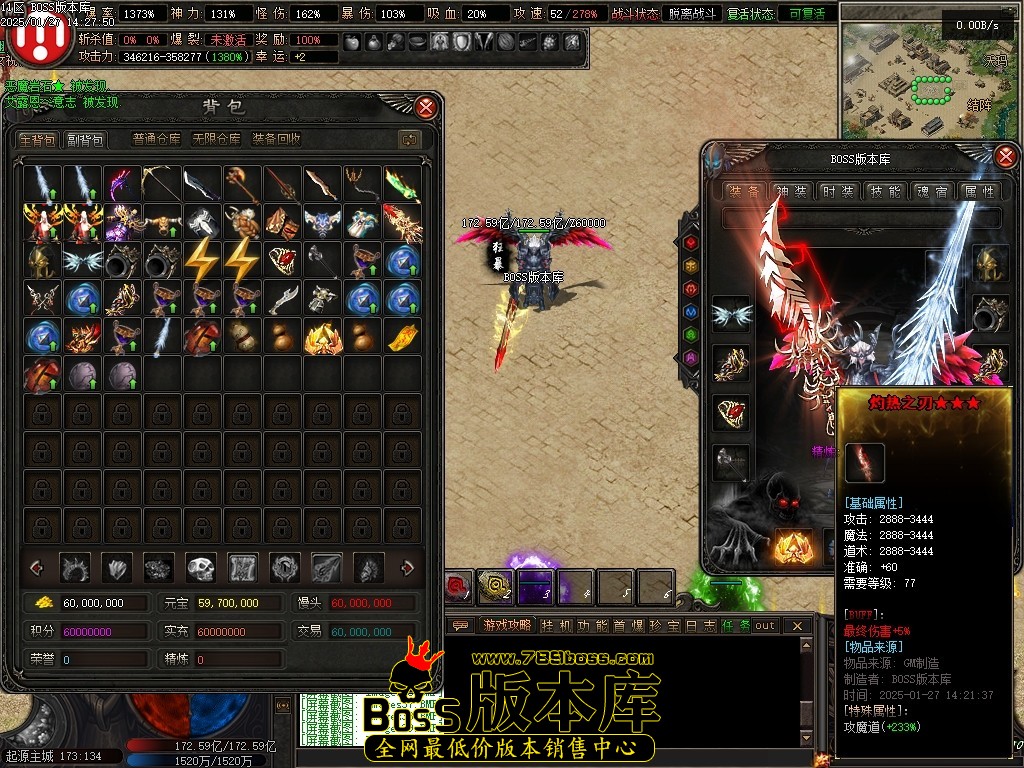Open the 普通仓库 storage
The image size is (1024, 768).
[157, 140]
